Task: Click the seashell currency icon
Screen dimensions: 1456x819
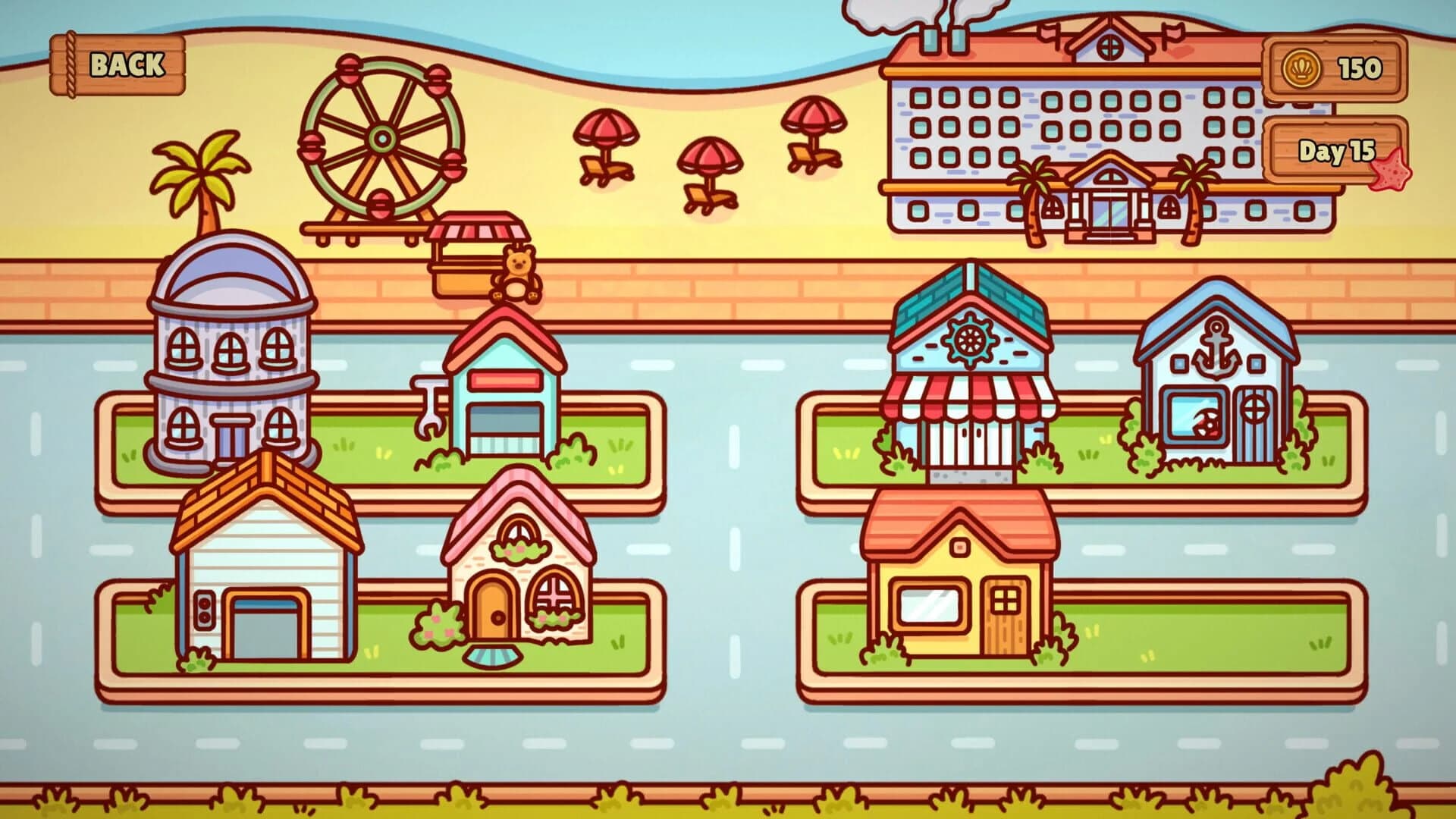Action: (x=1302, y=67)
